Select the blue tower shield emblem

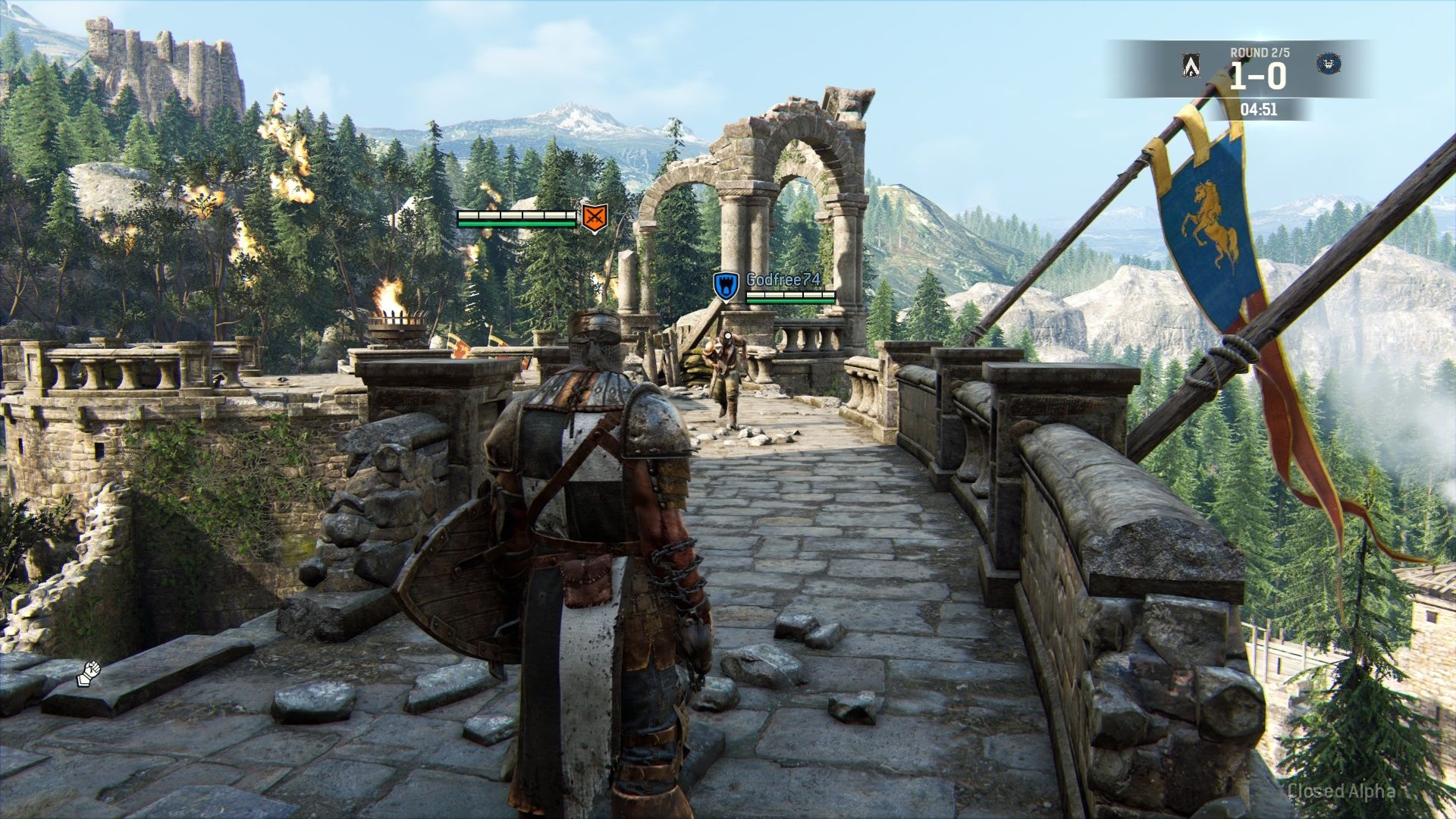point(726,286)
